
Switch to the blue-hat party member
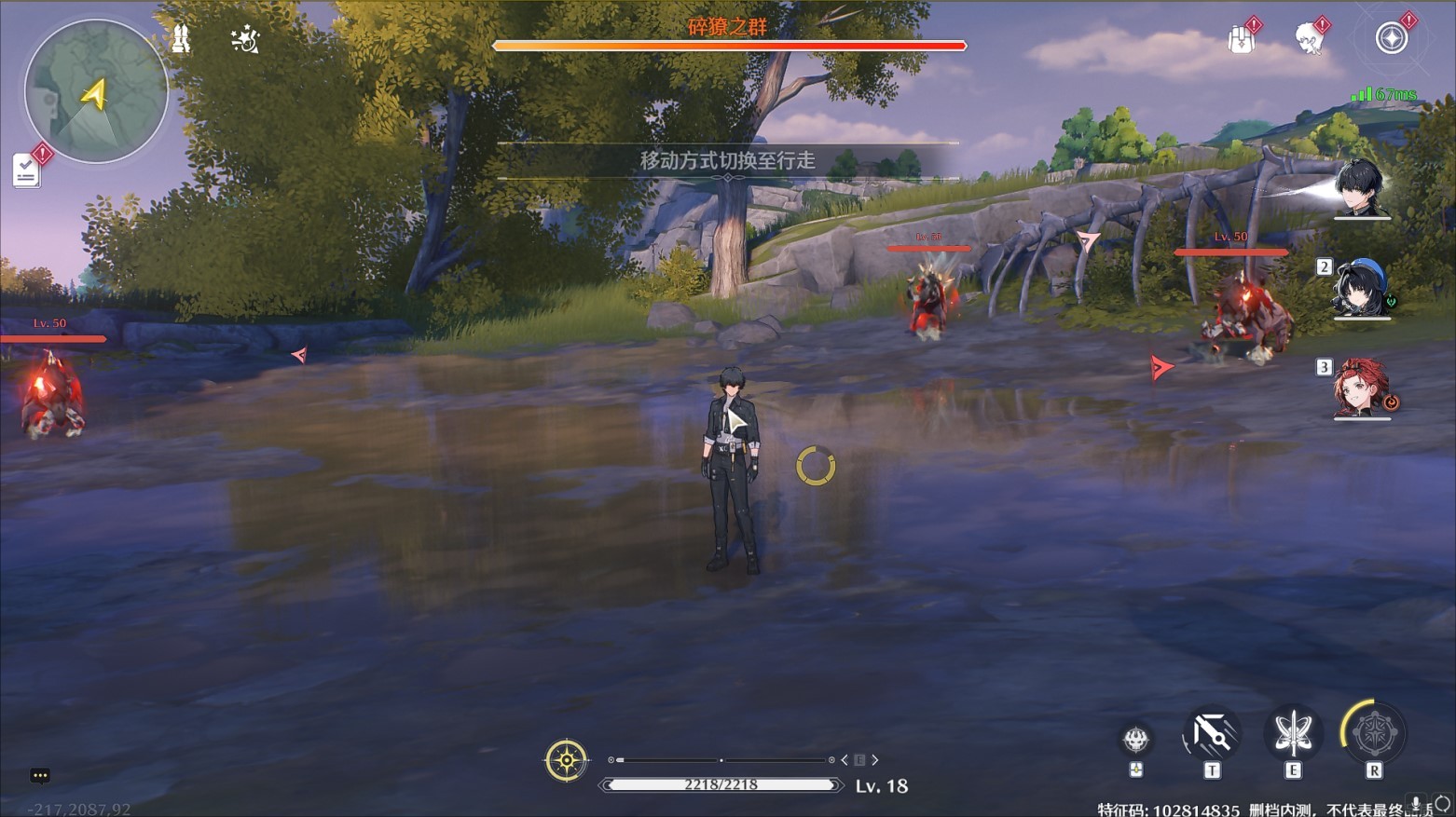click(1361, 289)
